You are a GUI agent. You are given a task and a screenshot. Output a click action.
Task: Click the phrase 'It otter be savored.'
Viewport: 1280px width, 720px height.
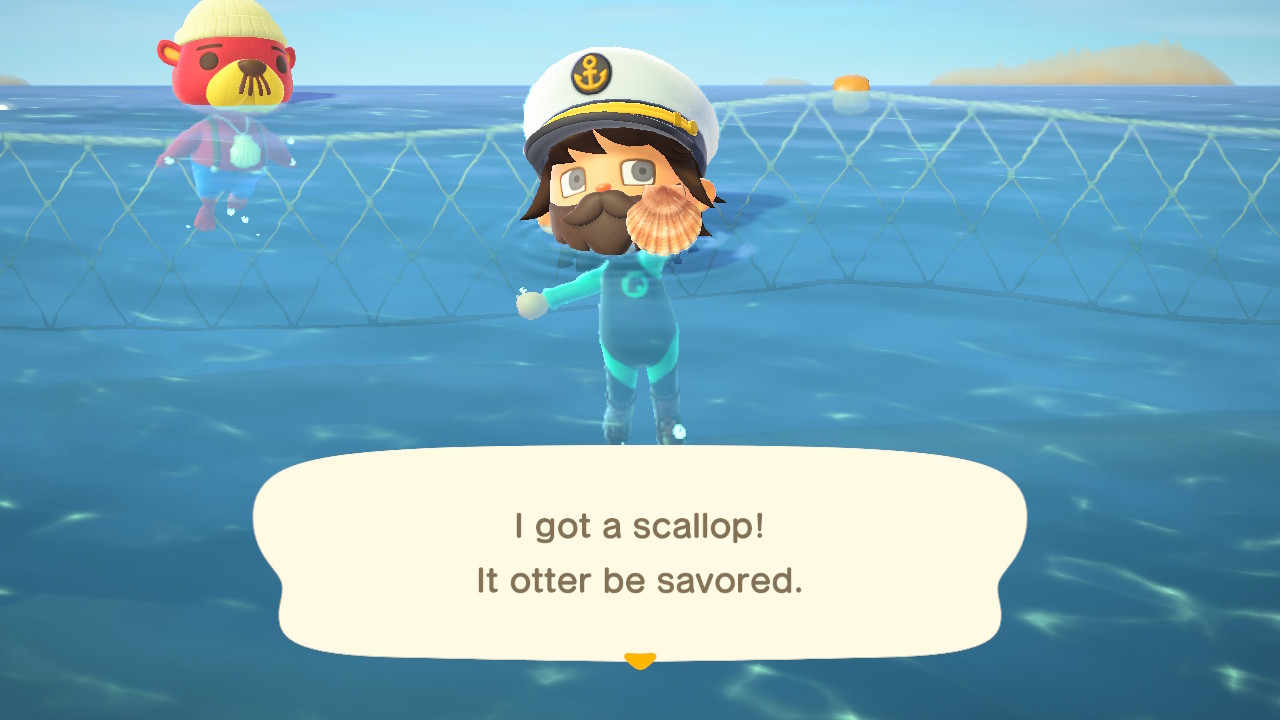(640, 580)
